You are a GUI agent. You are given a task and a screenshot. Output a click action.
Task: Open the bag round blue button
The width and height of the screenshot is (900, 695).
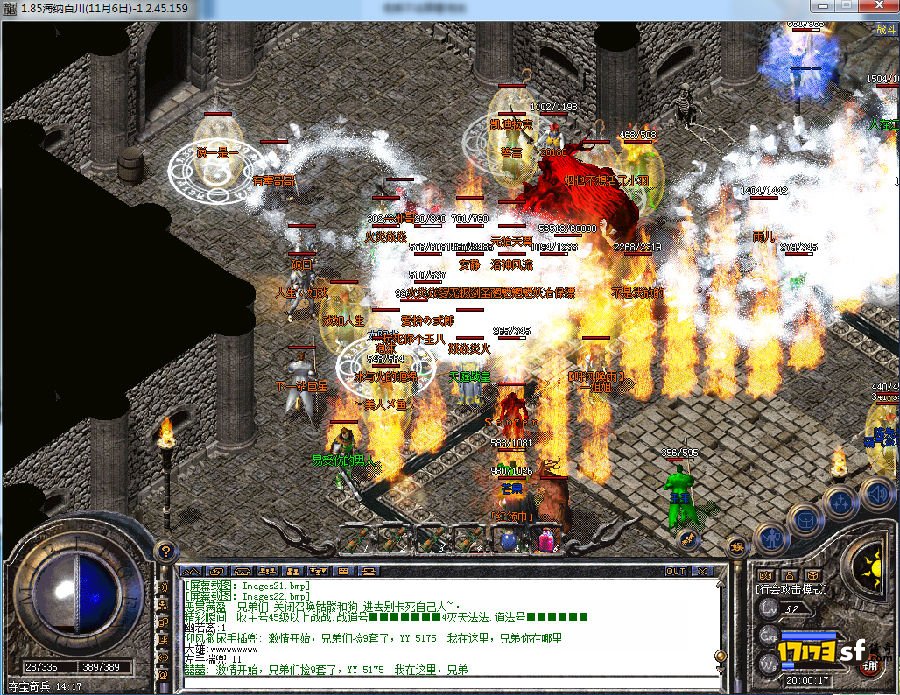pos(803,519)
